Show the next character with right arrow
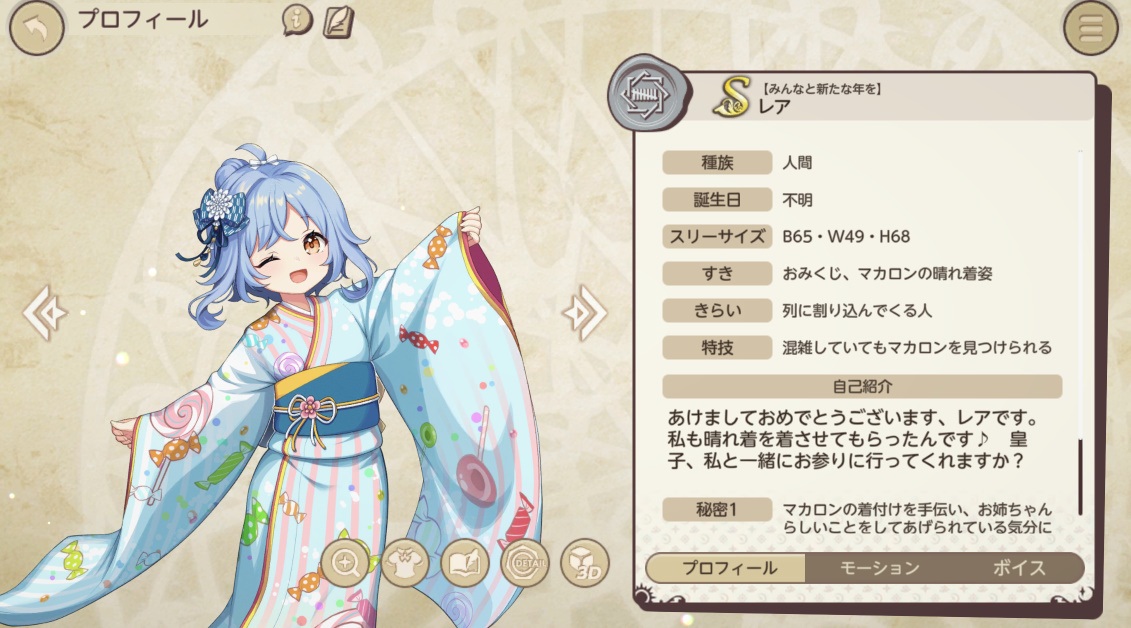This screenshot has height=628, width=1131. (584, 313)
